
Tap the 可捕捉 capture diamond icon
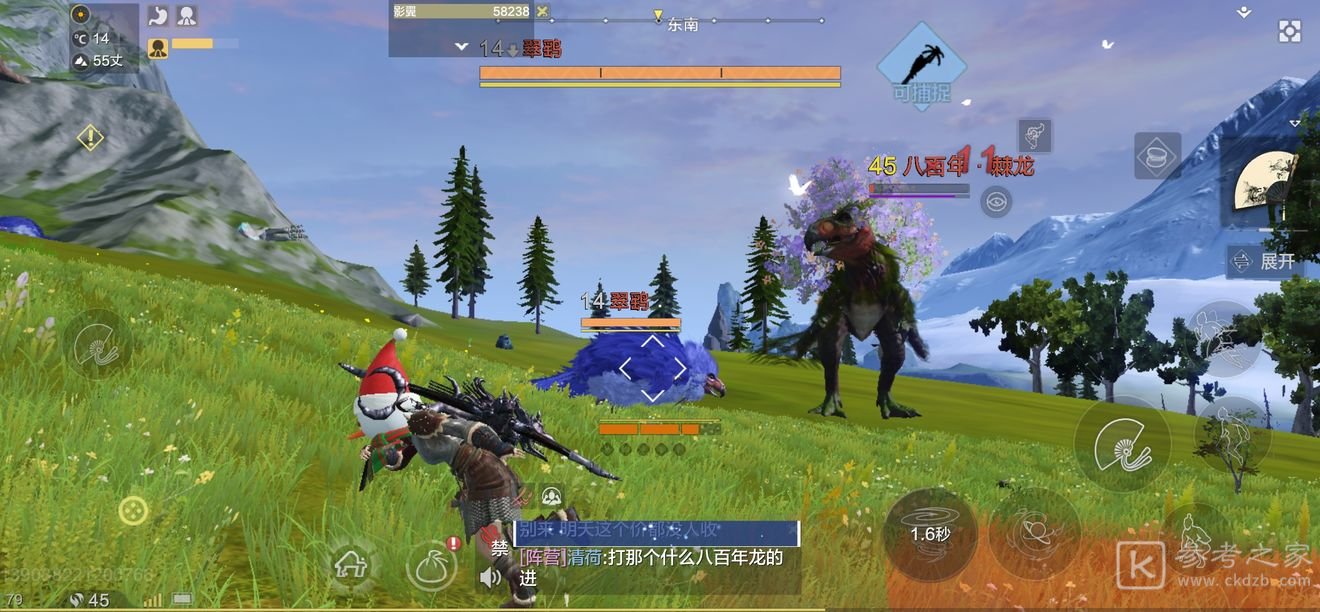921,66
